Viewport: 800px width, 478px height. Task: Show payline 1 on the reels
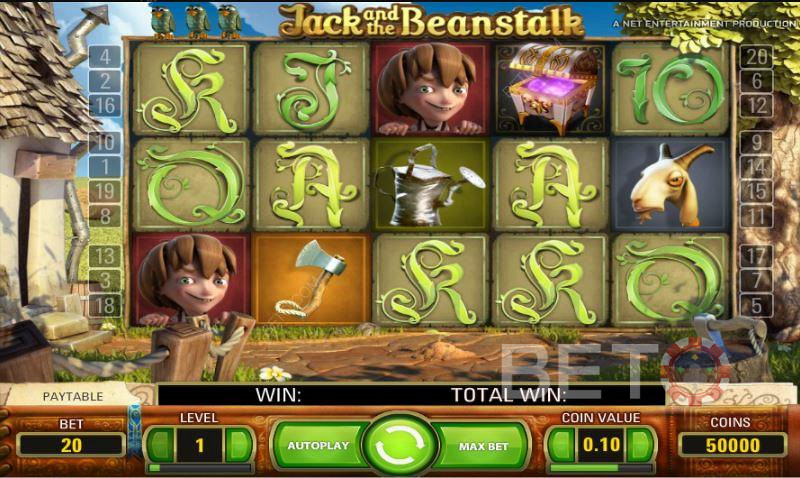click(x=105, y=166)
